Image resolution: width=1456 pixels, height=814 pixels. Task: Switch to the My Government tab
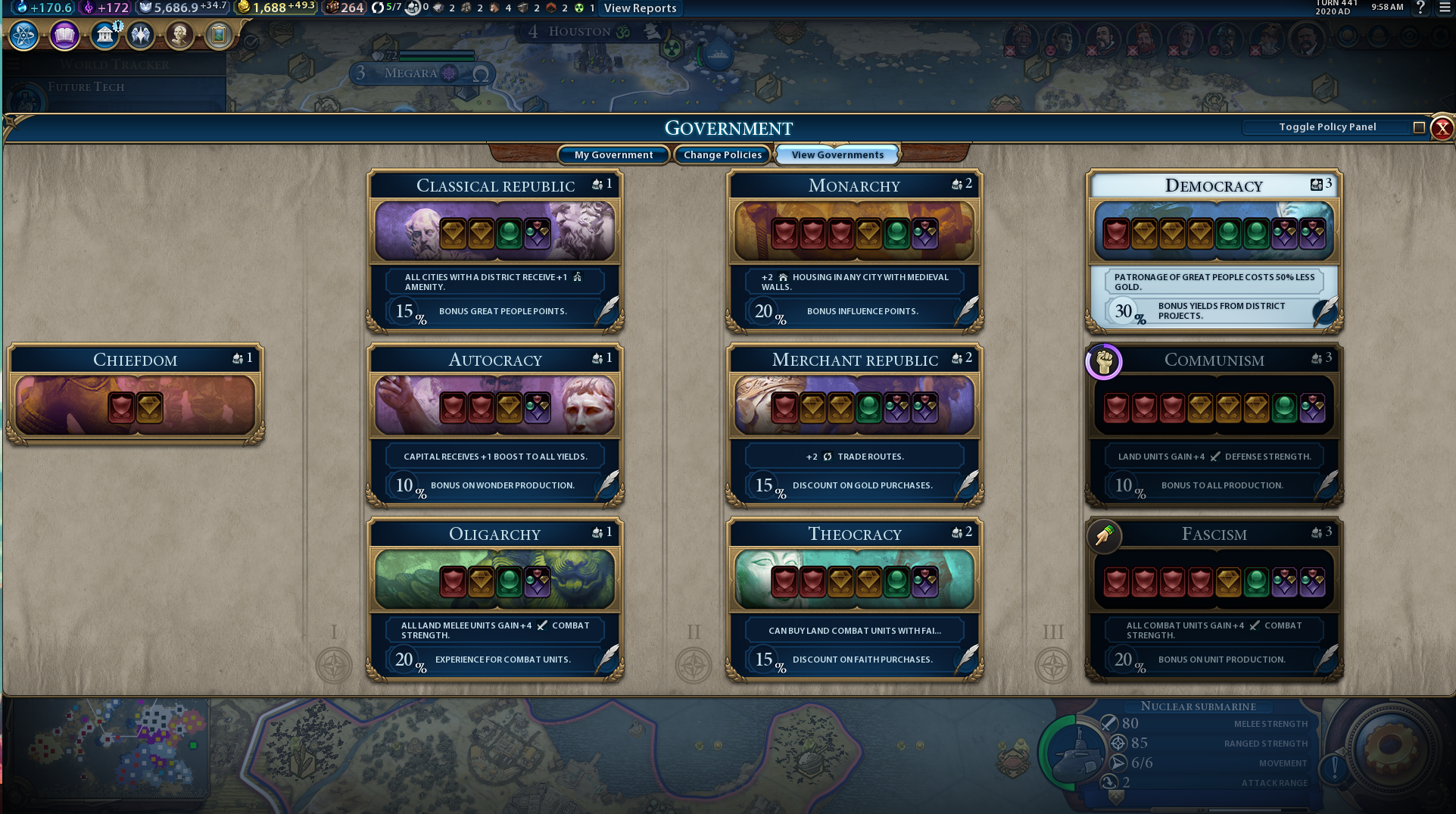[x=613, y=154]
